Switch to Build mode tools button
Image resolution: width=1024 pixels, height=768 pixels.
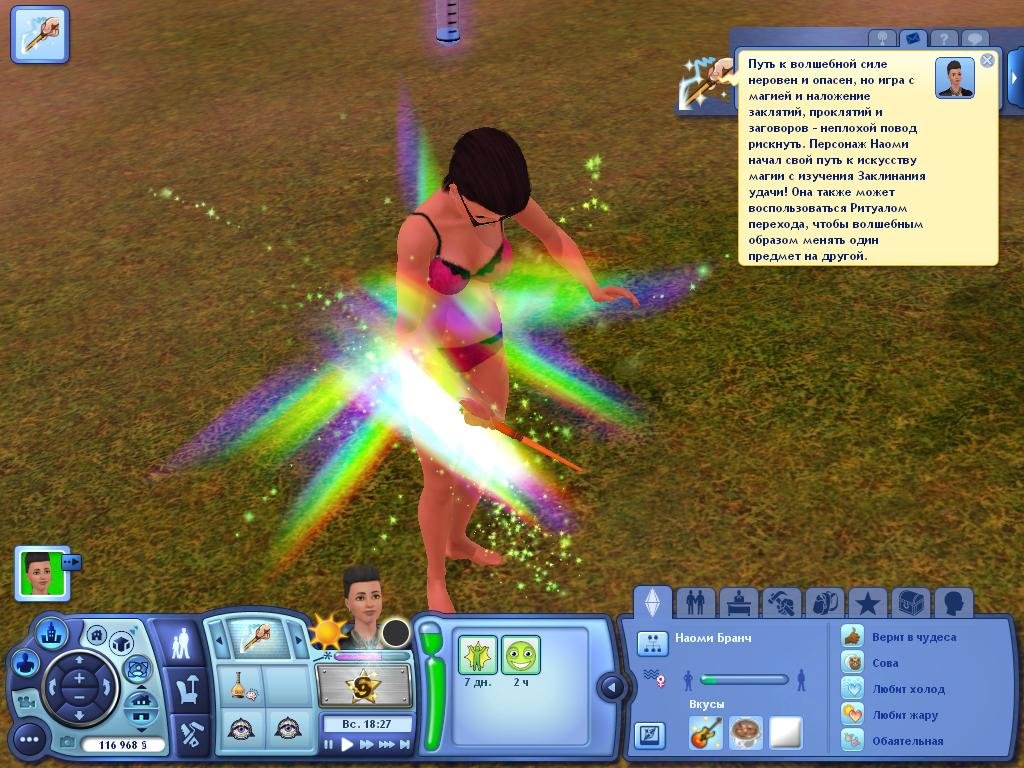point(187,735)
